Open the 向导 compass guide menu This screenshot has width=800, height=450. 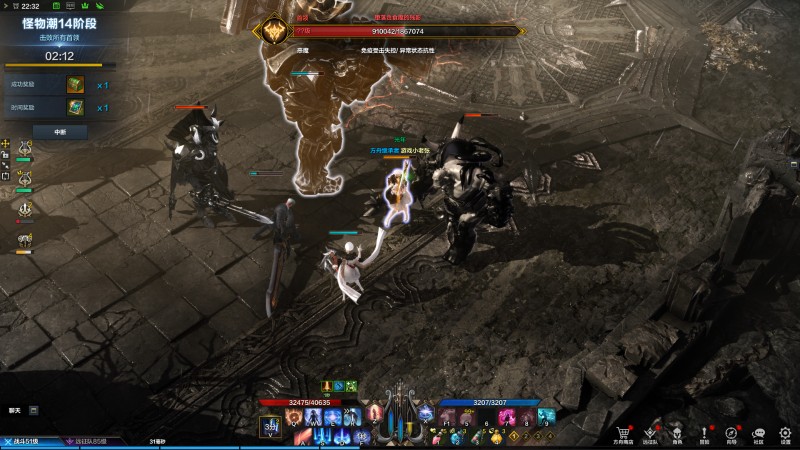(731, 434)
